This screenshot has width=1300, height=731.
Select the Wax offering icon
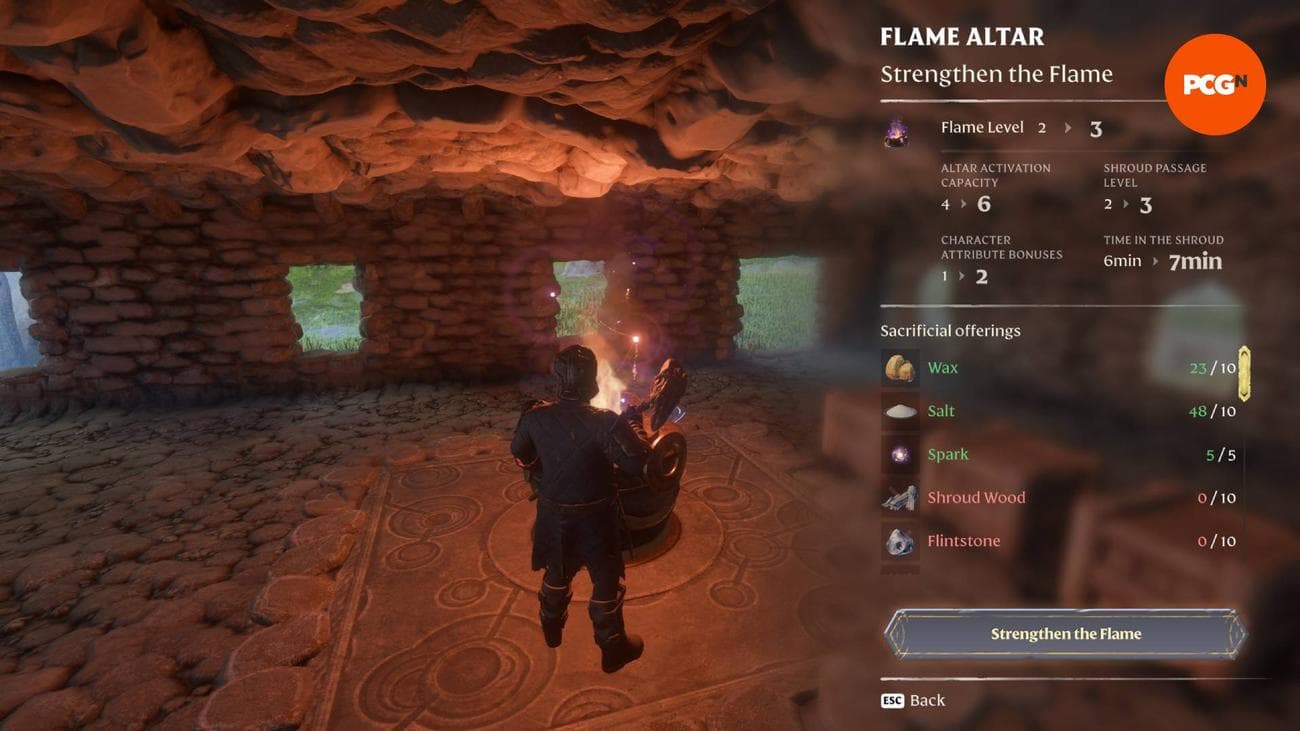(x=899, y=368)
